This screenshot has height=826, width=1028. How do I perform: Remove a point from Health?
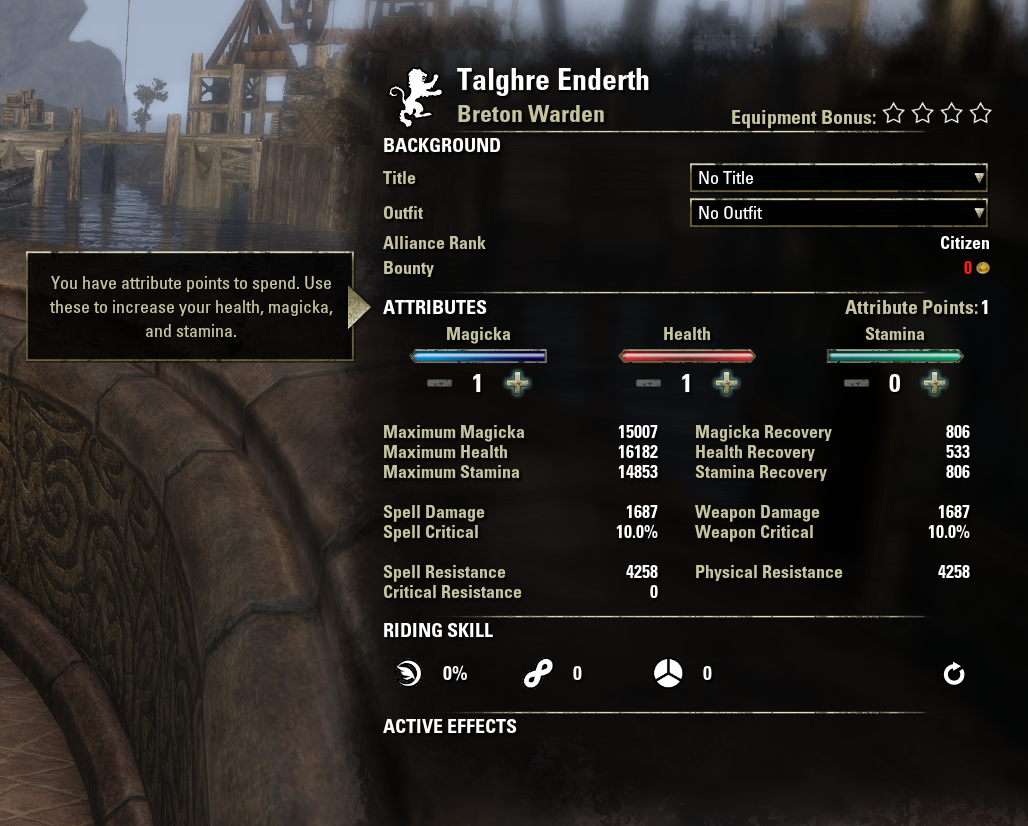(648, 383)
